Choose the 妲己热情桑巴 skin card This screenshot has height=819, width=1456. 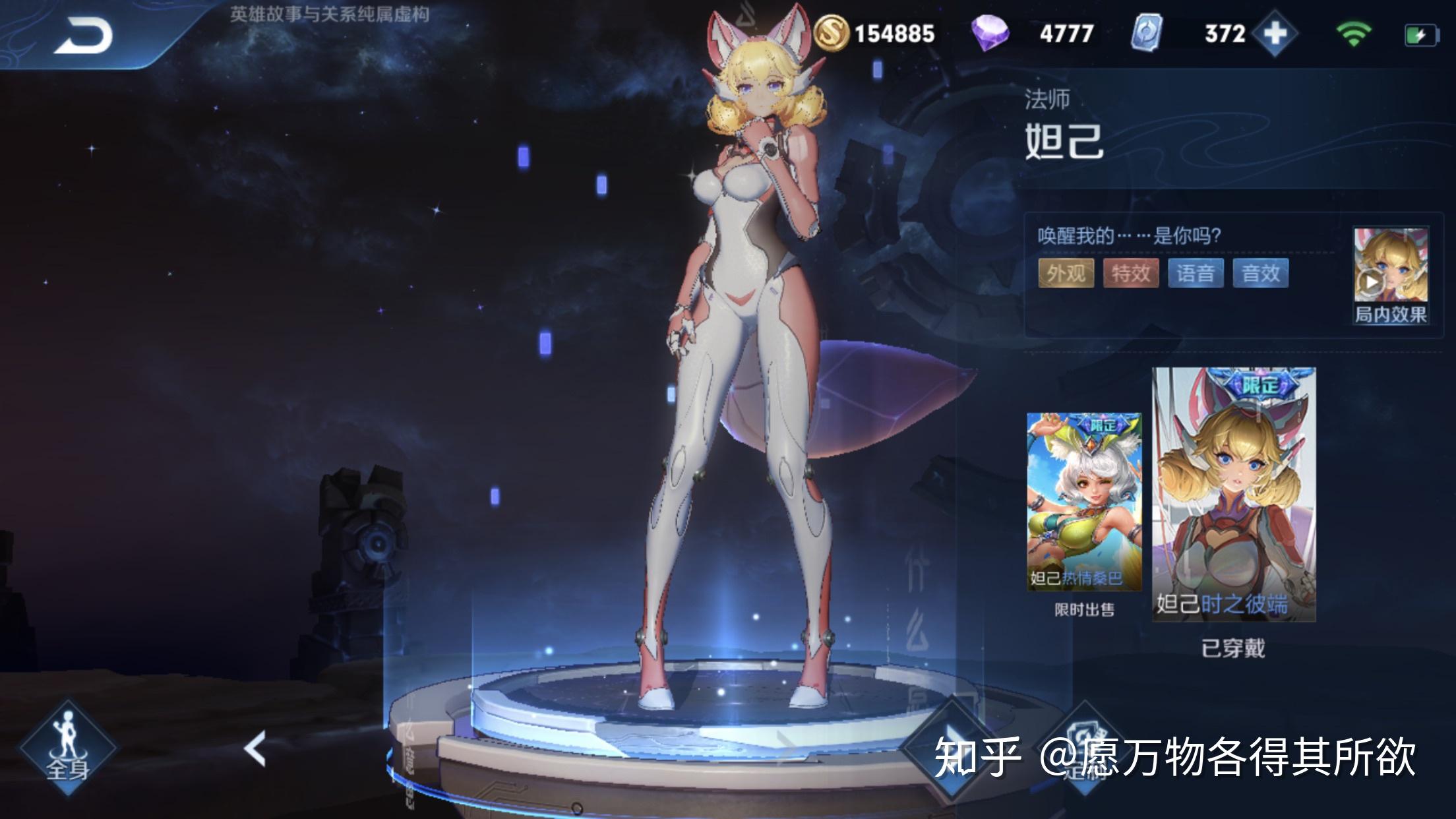click(x=1083, y=501)
